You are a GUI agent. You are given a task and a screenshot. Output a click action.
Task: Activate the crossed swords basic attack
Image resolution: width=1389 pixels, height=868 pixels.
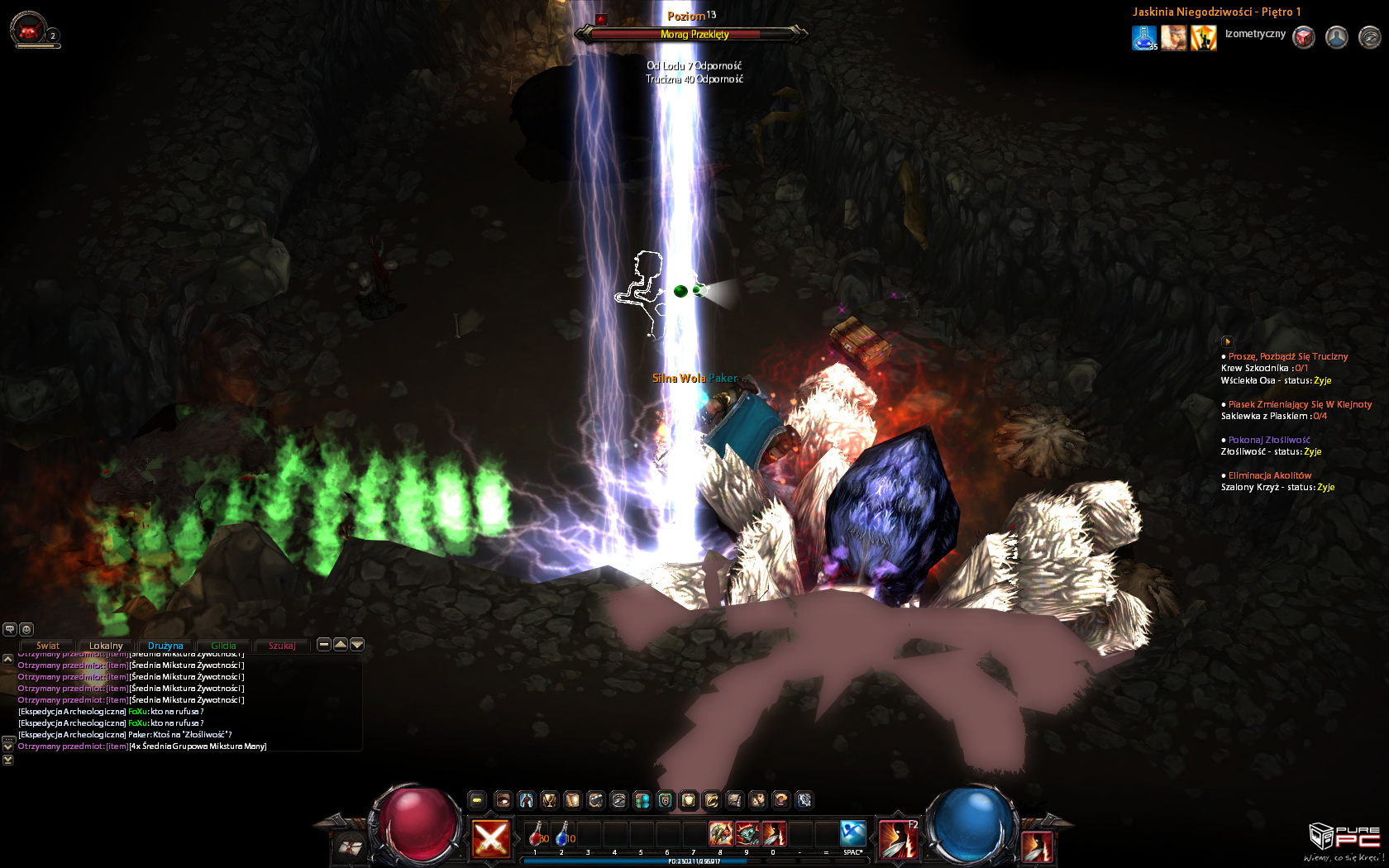[490, 839]
